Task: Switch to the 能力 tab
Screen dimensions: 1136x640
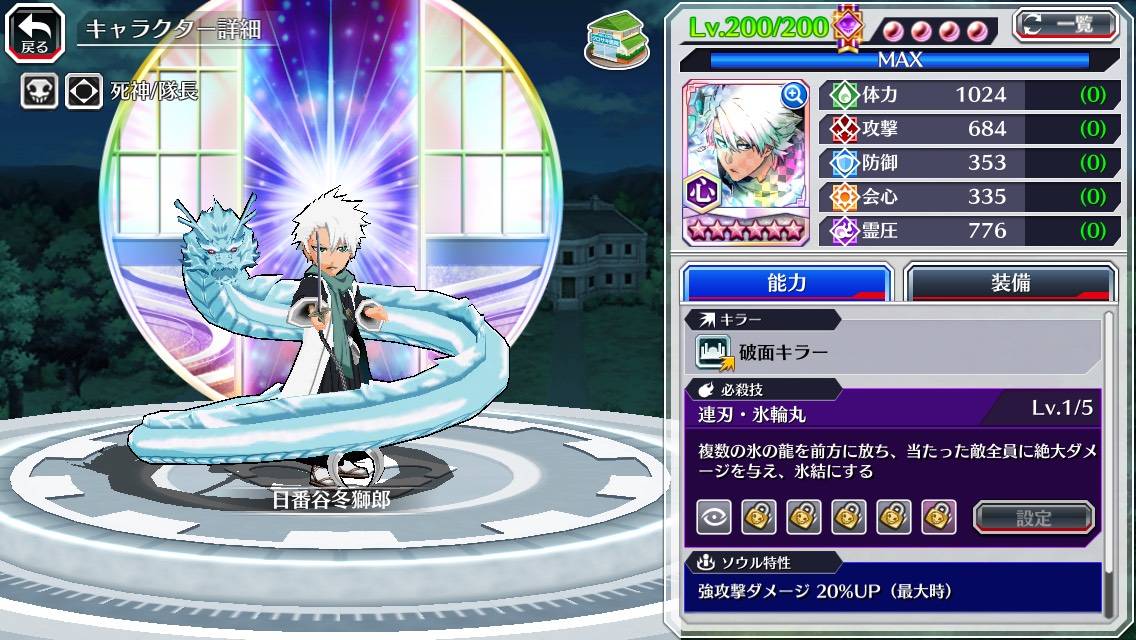Action: click(786, 283)
